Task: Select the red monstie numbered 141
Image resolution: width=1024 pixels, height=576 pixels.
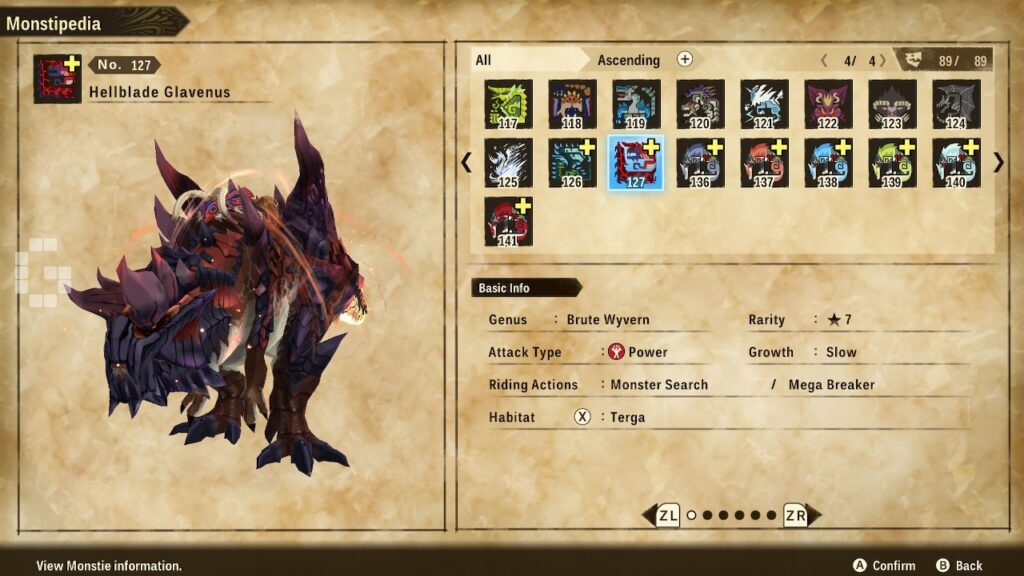Action: pyautogui.click(x=509, y=221)
